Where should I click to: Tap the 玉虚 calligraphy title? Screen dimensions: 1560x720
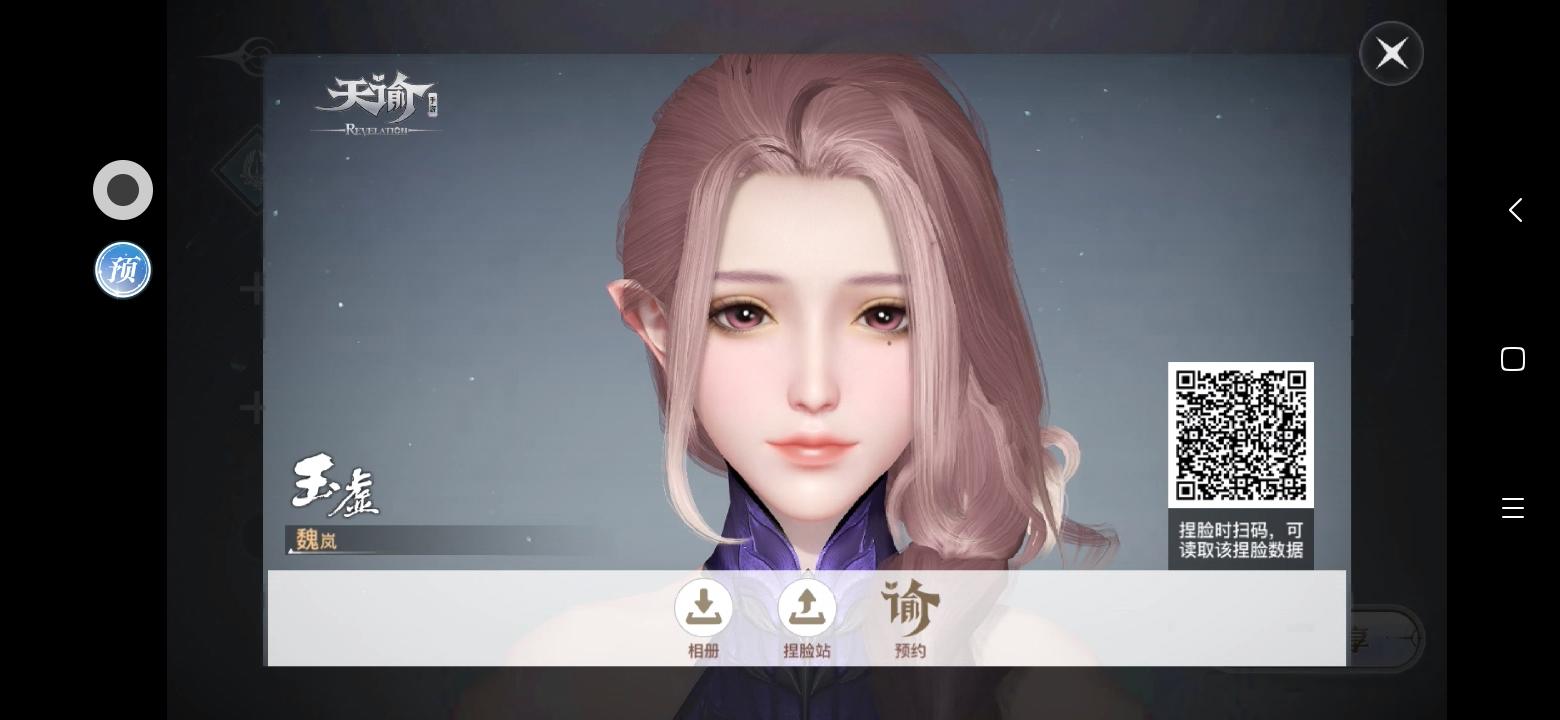click(336, 487)
